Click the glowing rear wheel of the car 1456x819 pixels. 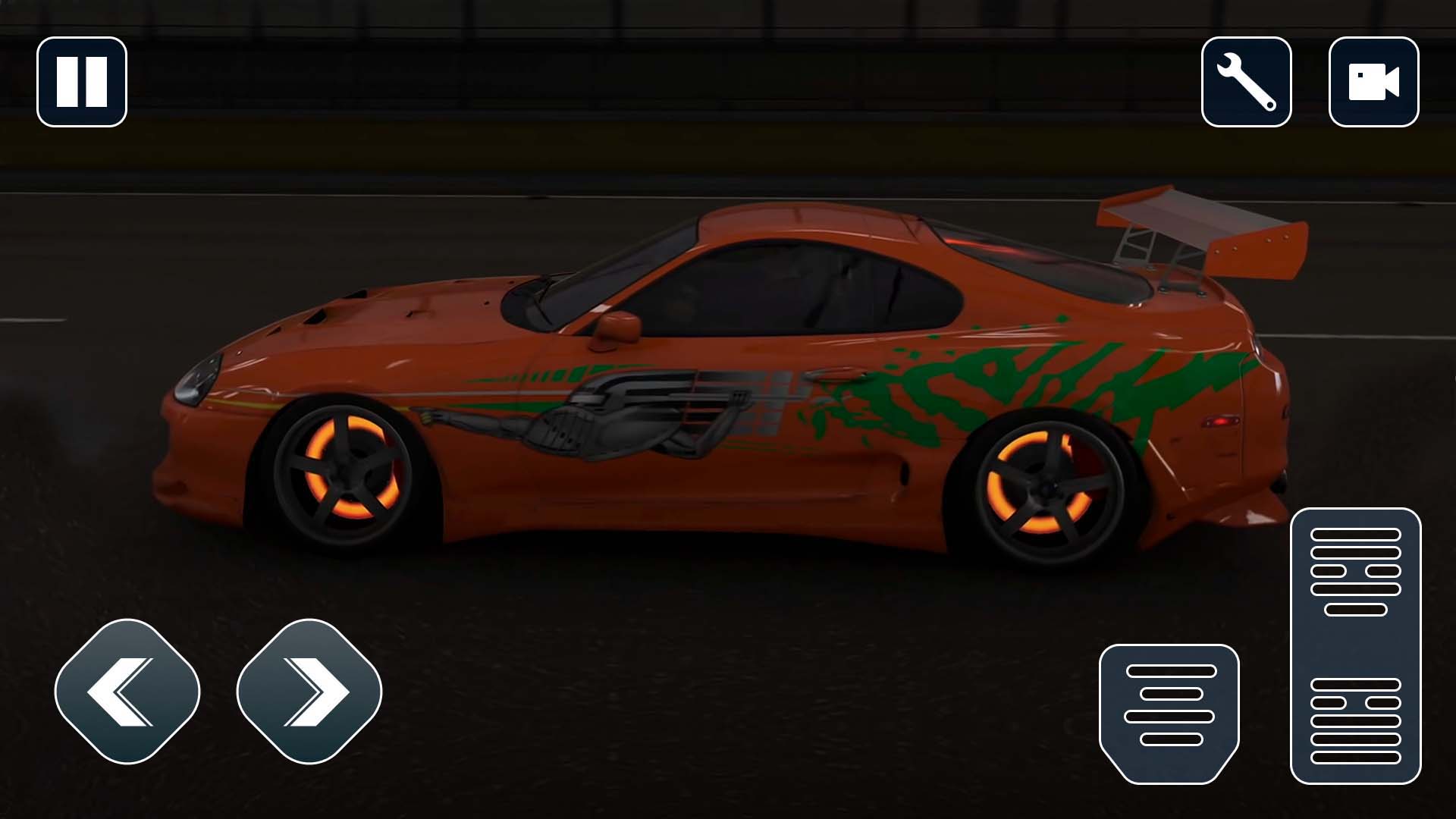coord(1043,485)
